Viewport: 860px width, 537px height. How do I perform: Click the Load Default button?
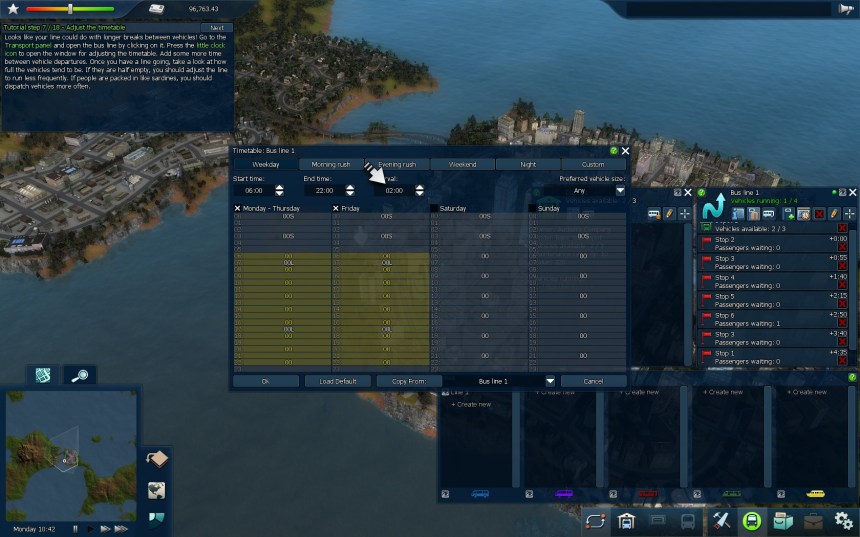pos(338,381)
